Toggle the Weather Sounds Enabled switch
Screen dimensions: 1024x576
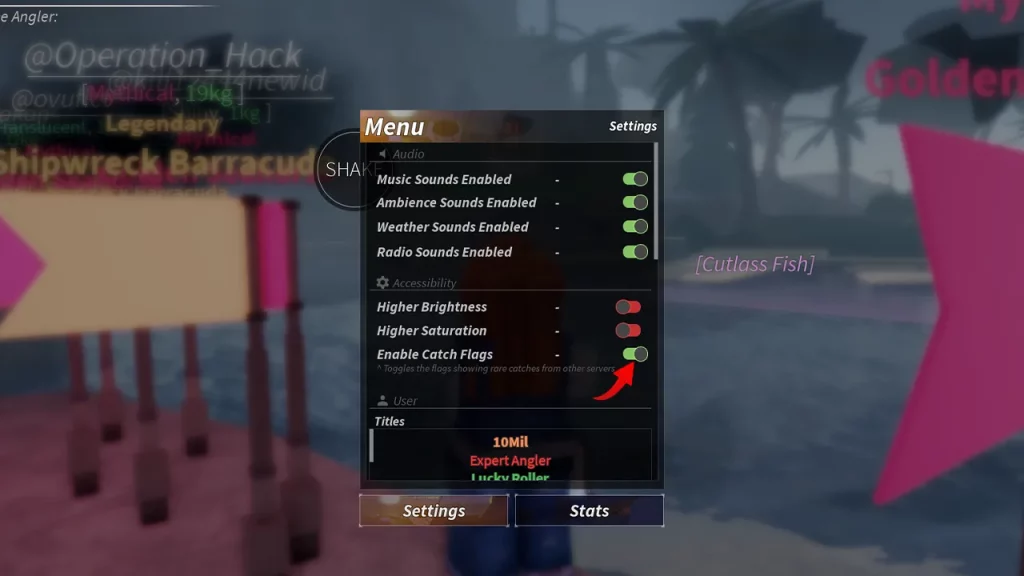coord(635,227)
